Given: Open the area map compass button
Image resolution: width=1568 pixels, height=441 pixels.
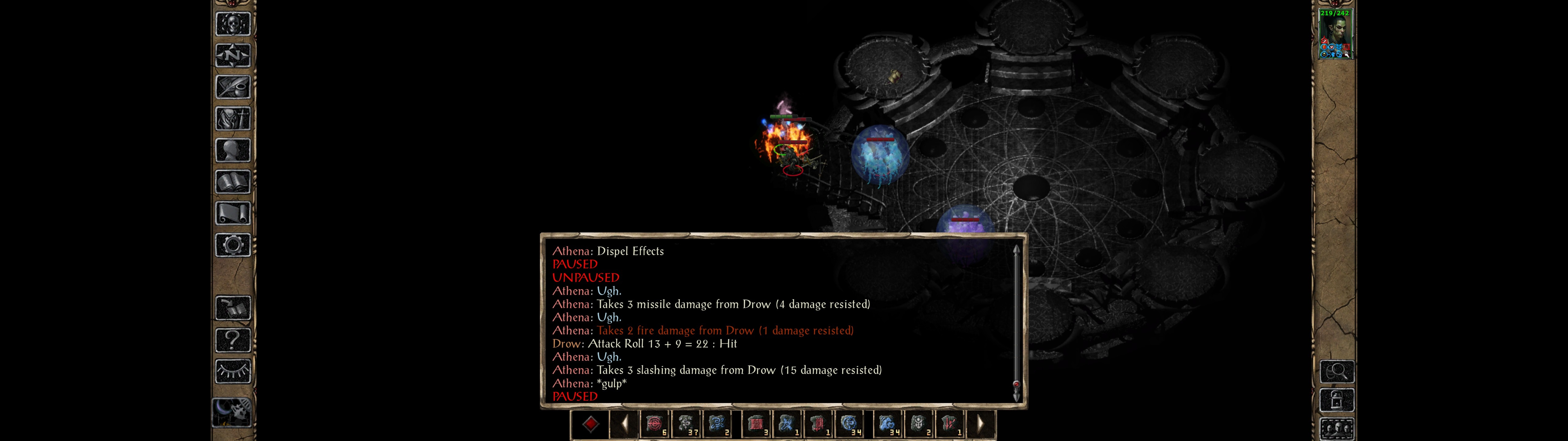Looking at the screenshot, I should pyautogui.click(x=232, y=55).
